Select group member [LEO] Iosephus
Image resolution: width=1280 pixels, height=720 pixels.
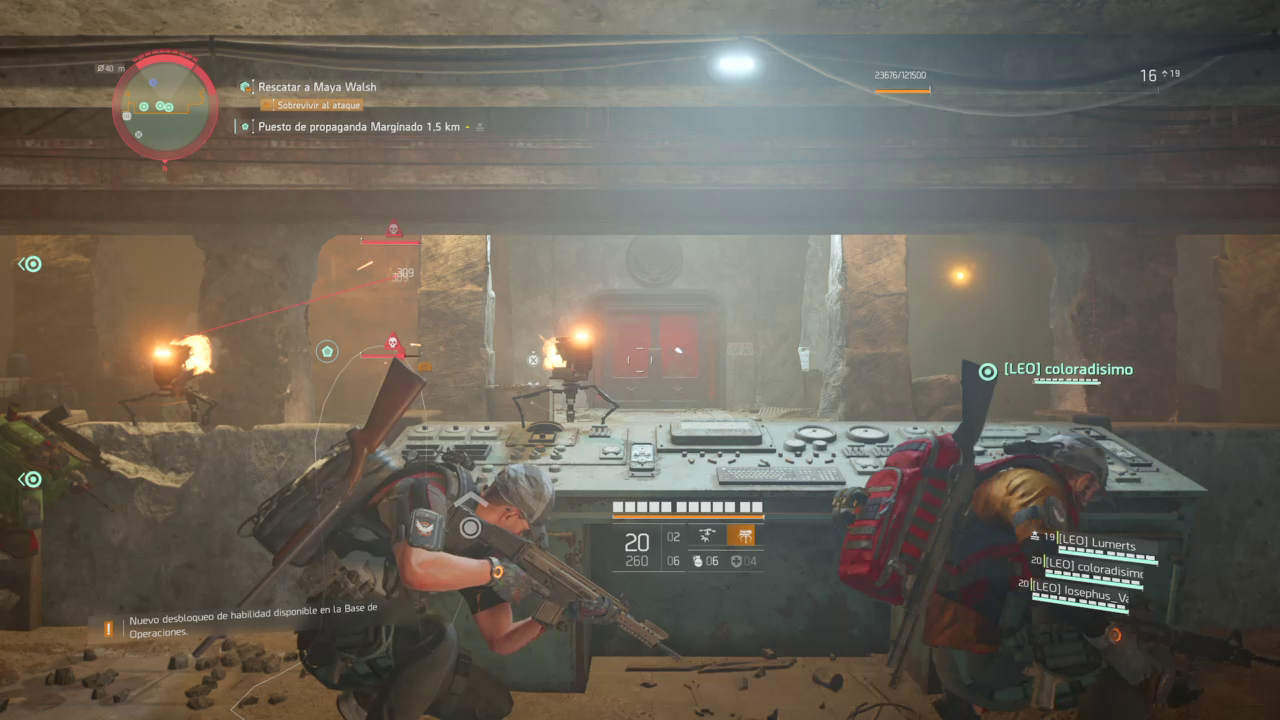(x=1092, y=587)
